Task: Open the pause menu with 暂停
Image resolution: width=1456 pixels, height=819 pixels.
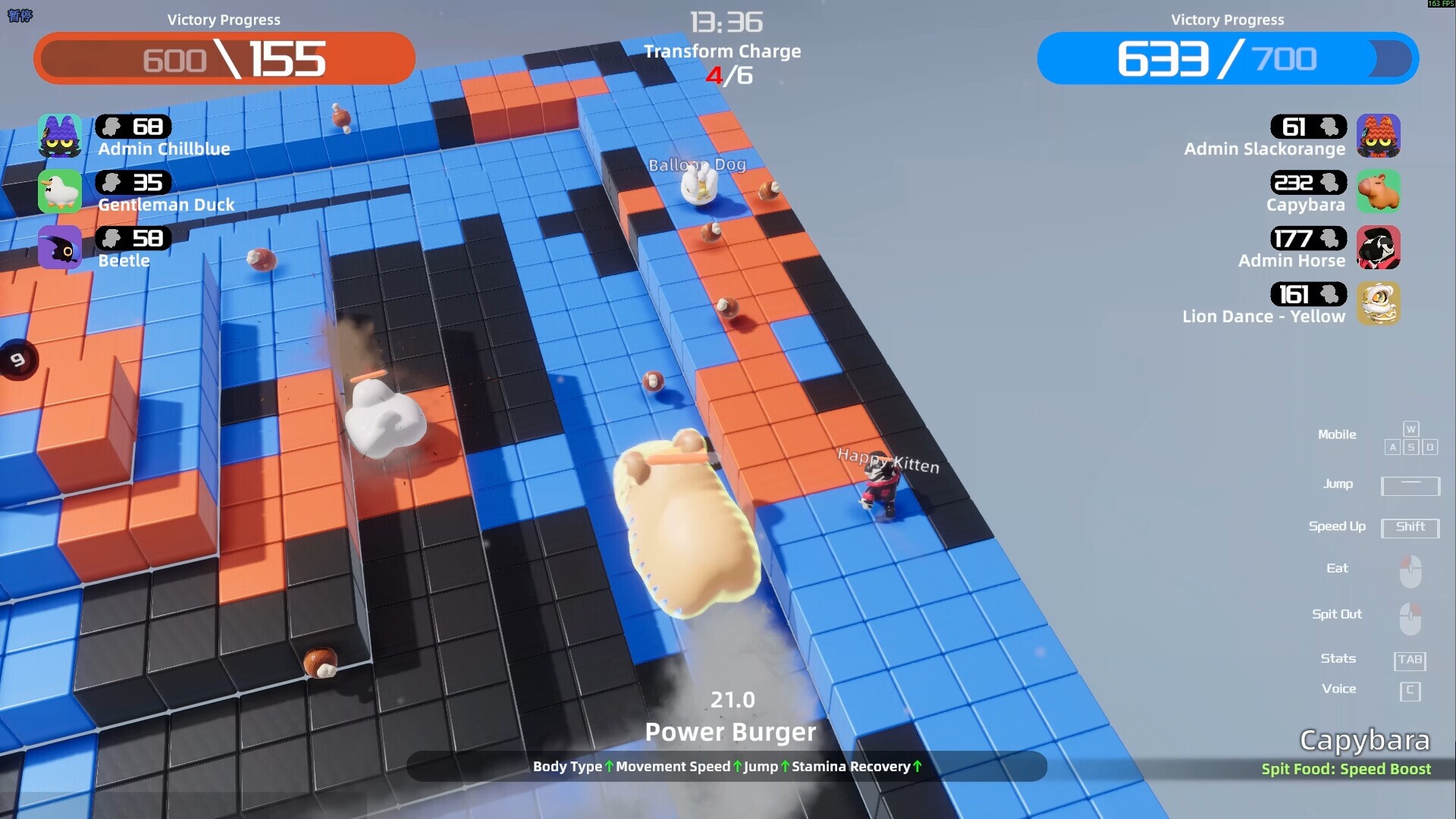Action: pos(20,15)
